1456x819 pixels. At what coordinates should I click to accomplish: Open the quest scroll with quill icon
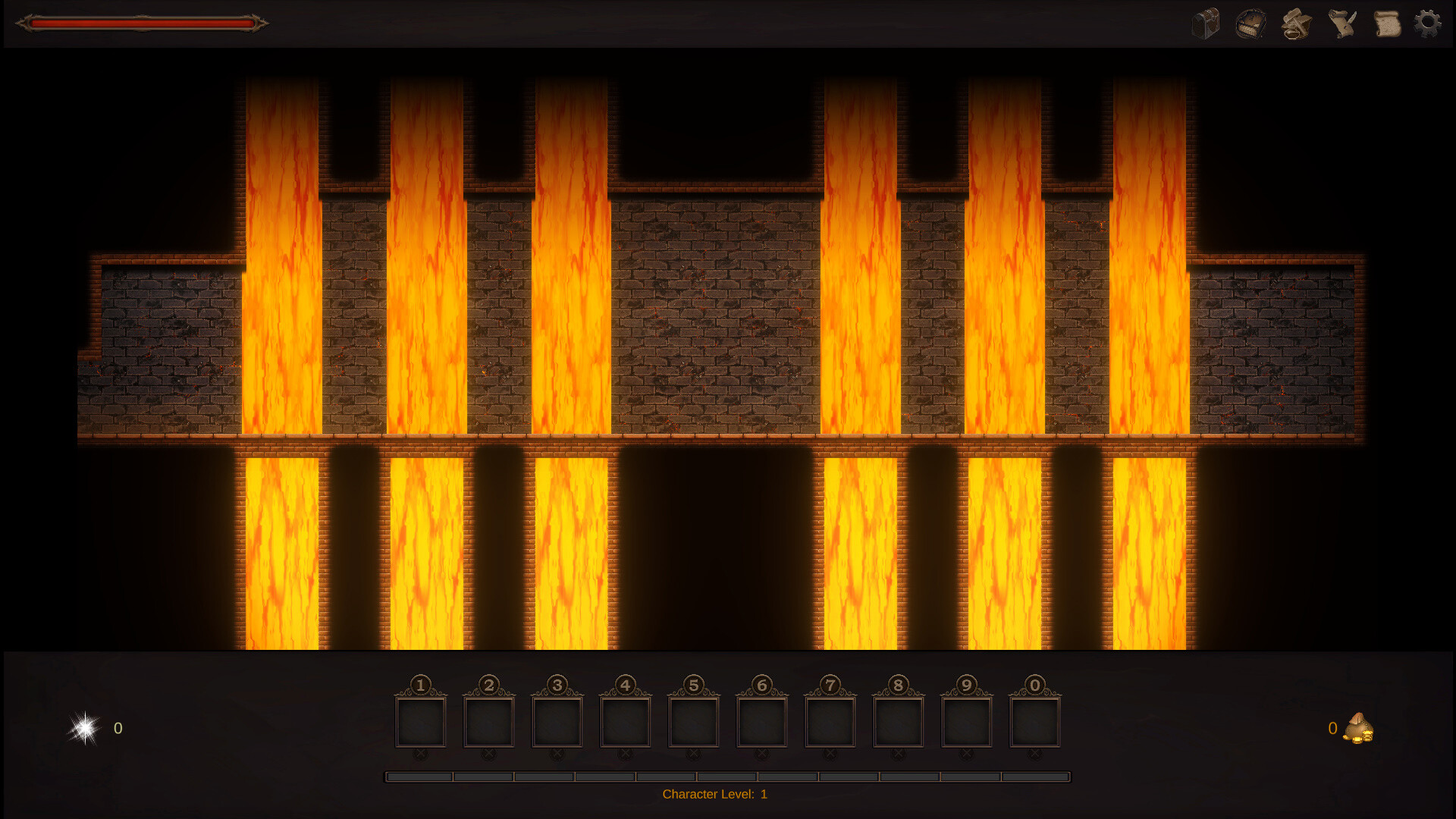click(x=1341, y=24)
